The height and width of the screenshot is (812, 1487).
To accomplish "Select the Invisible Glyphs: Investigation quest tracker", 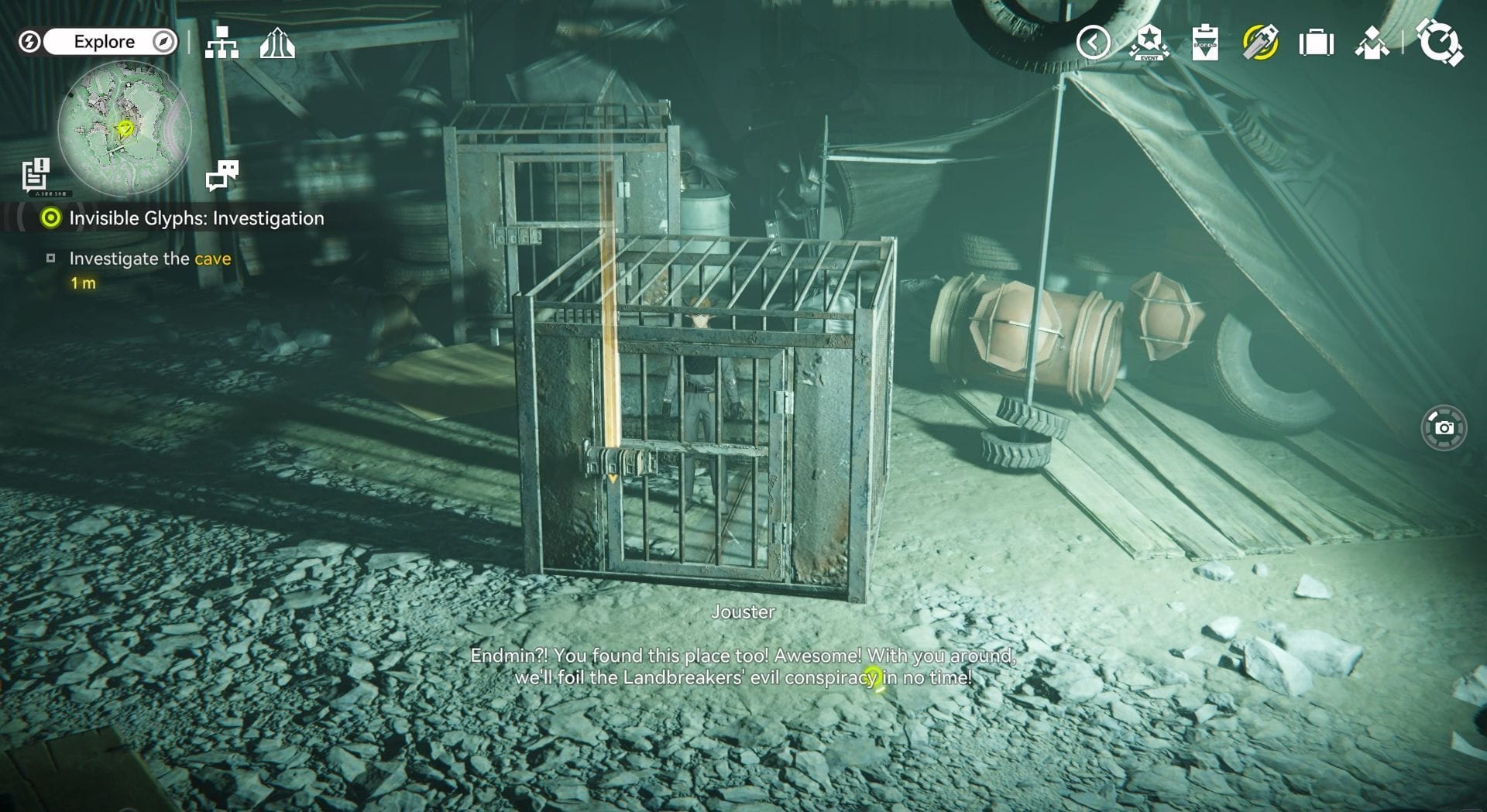I will click(196, 218).
